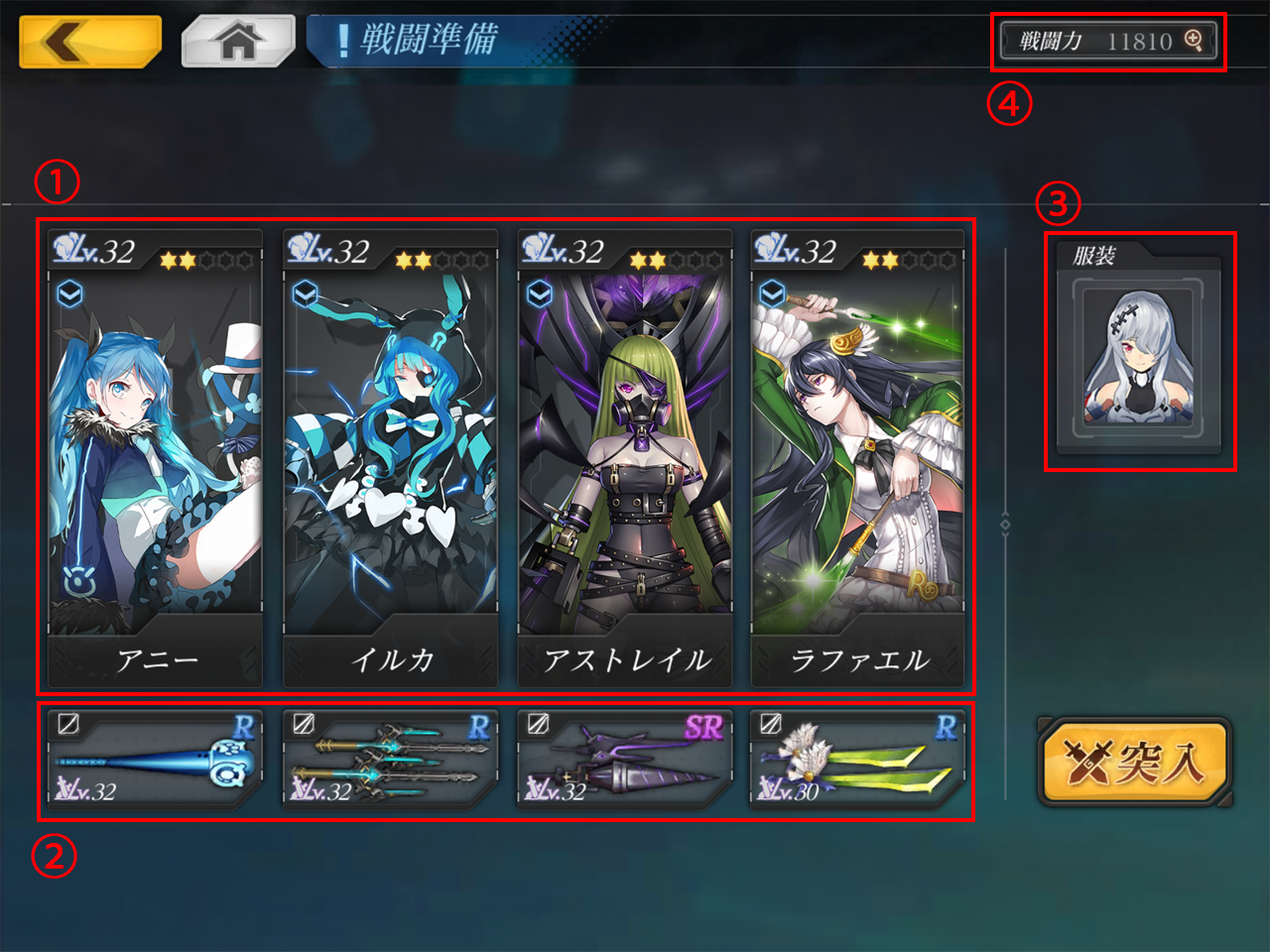Image resolution: width=1270 pixels, height=952 pixels.
Task: Open the blue mace weapon slot
Action: point(156,760)
